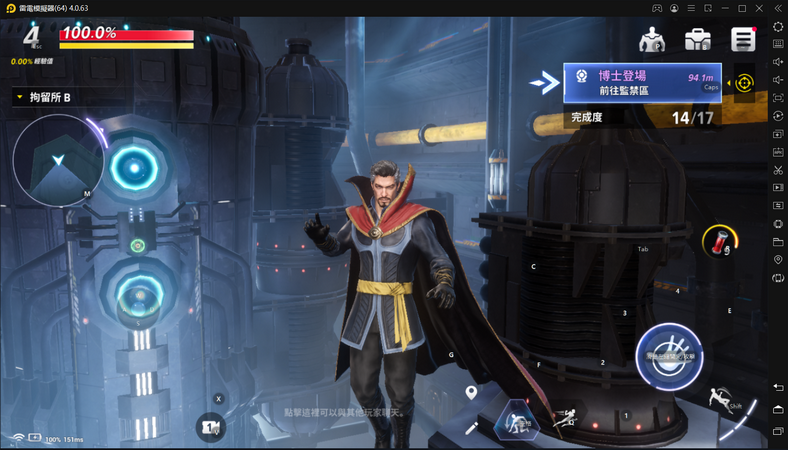Open emulator settings gear in sidebar
788x450 pixels.
click(778, 26)
